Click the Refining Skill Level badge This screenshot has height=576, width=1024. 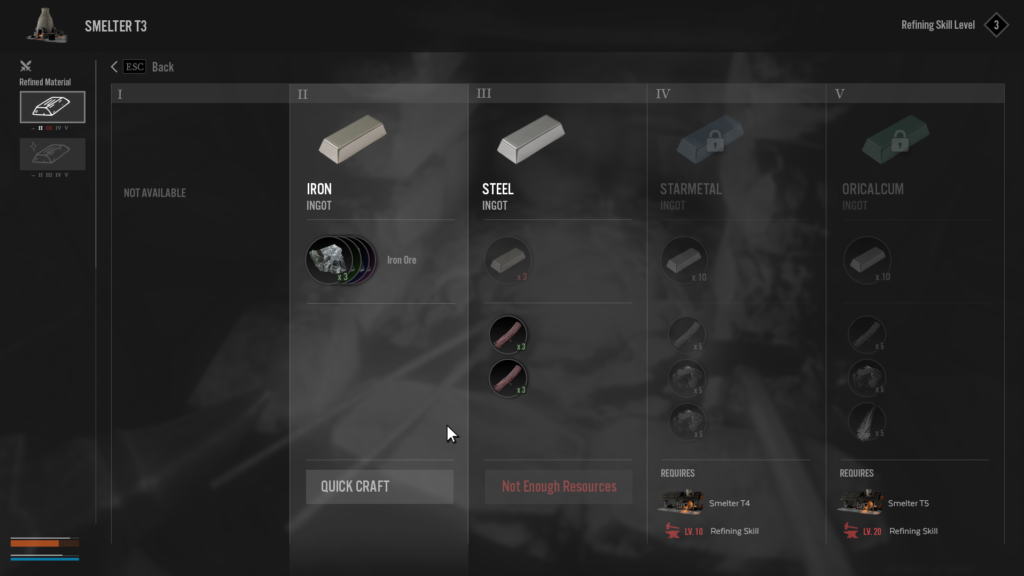(996, 25)
